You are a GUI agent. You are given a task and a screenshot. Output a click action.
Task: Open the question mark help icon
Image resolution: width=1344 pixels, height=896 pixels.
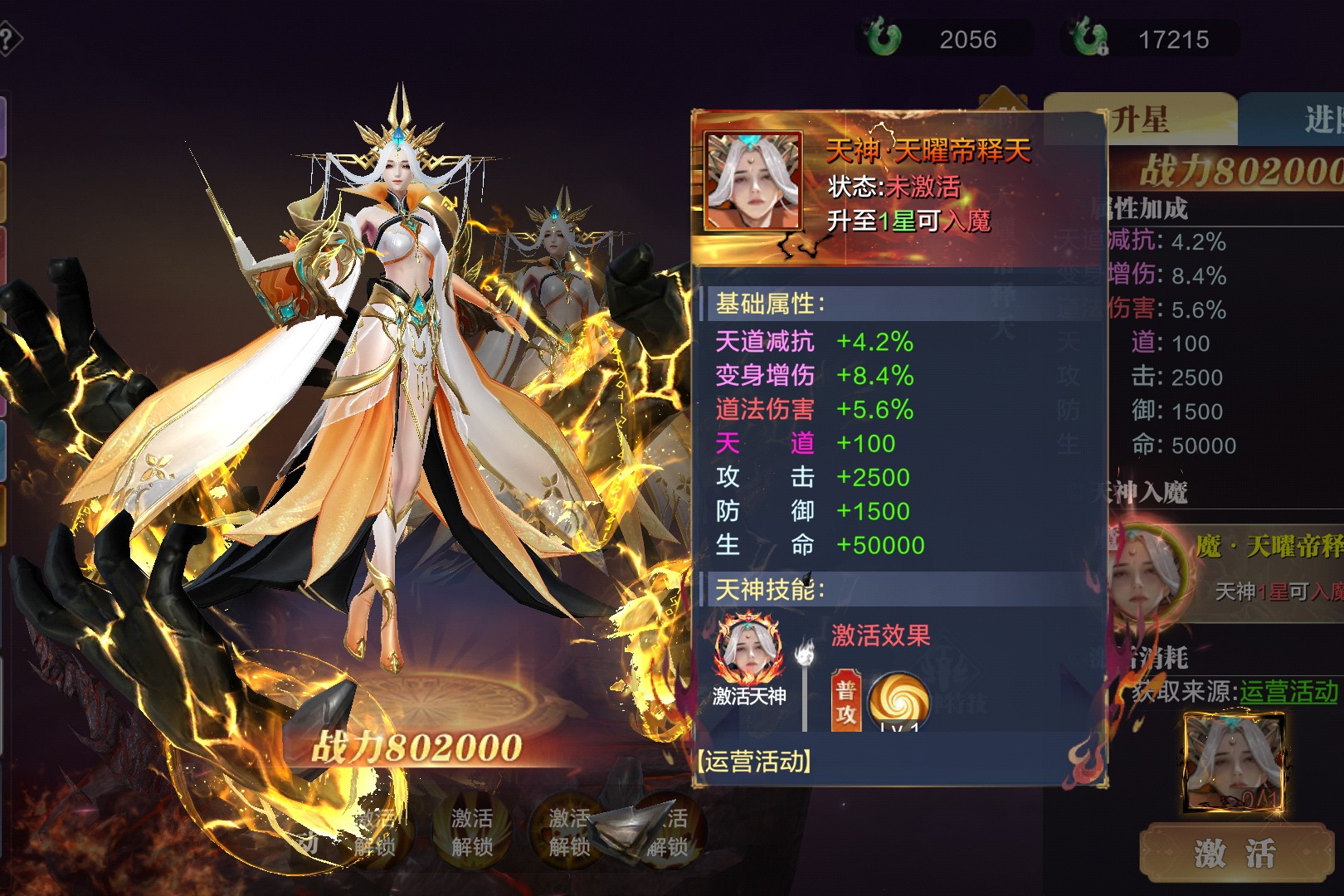[x=8, y=39]
